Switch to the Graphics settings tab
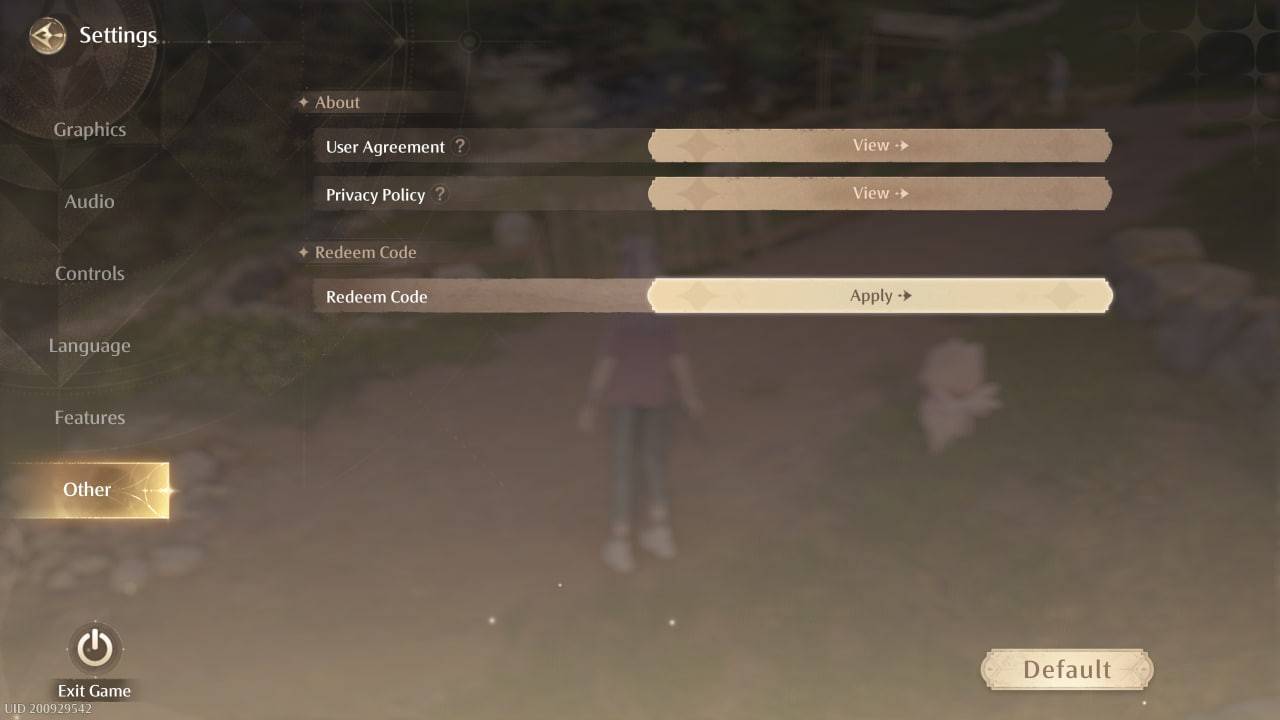Image resolution: width=1280 pixels, height=720 pixels. [x=89, y=129]
